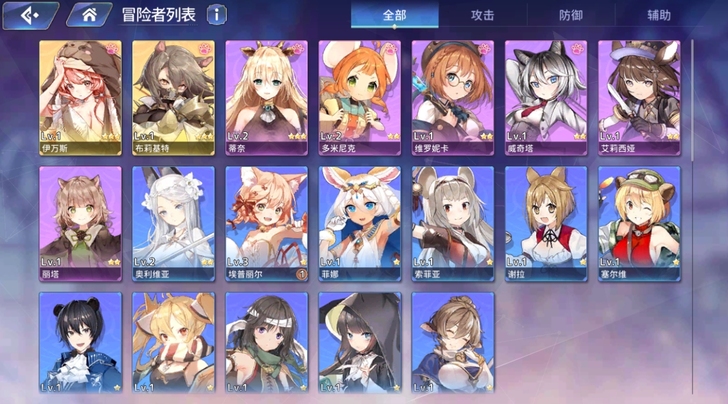Switch to the 全部 tab

click(x=394, y=15)
